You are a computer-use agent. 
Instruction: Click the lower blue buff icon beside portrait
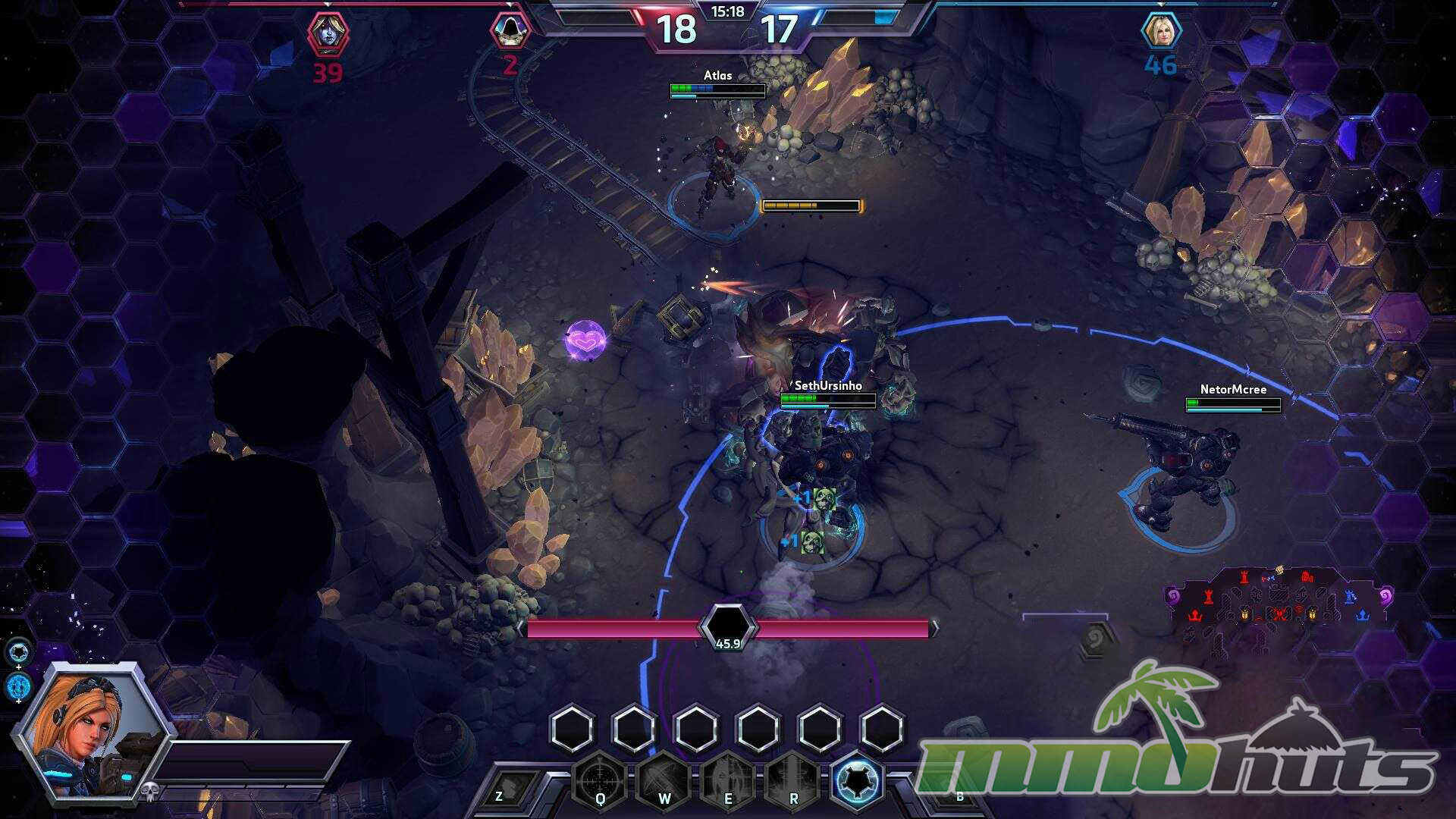(19, 686)
